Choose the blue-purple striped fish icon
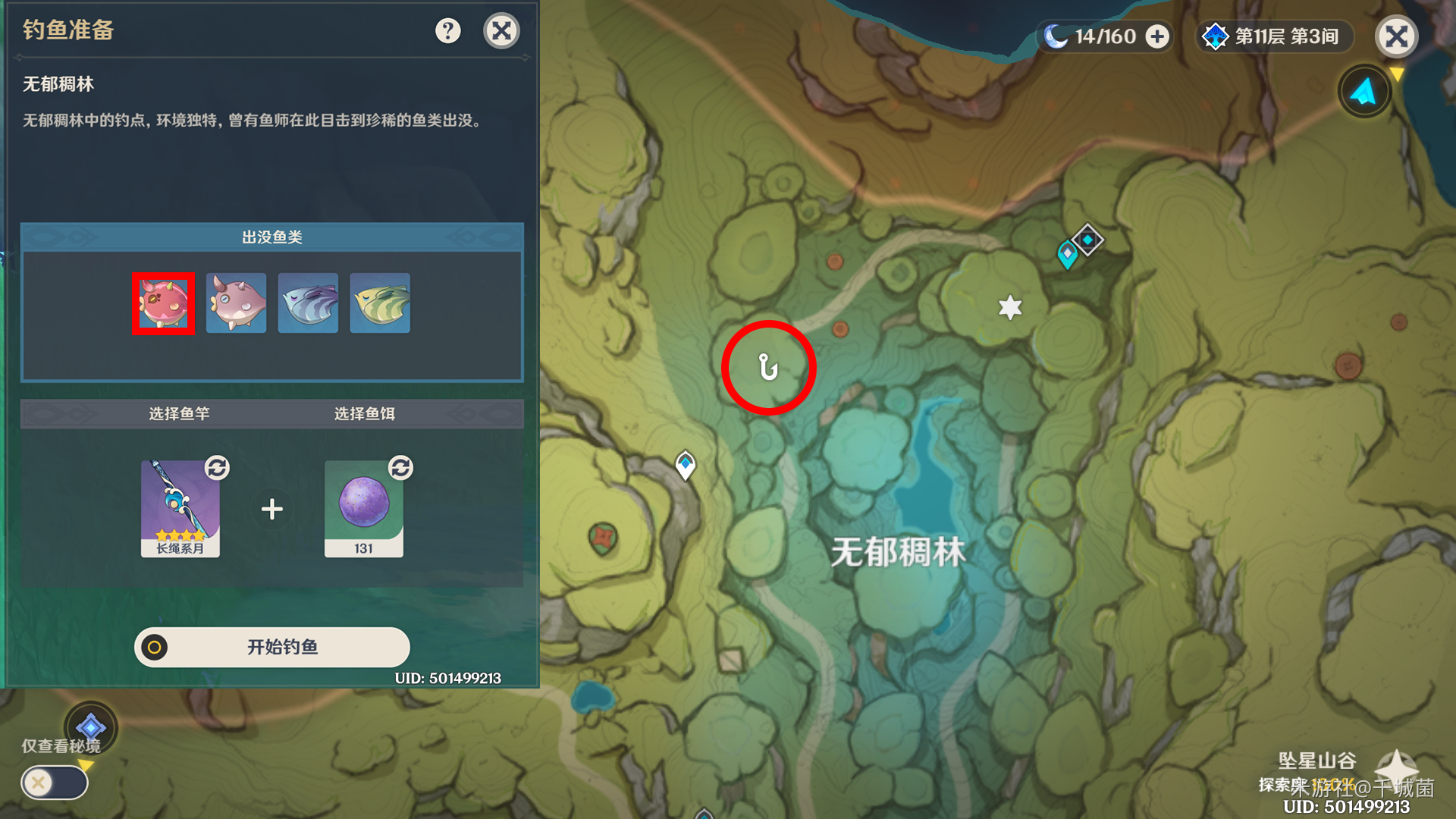This screenshot has width=1456, height=819. (x=308, y=303)
